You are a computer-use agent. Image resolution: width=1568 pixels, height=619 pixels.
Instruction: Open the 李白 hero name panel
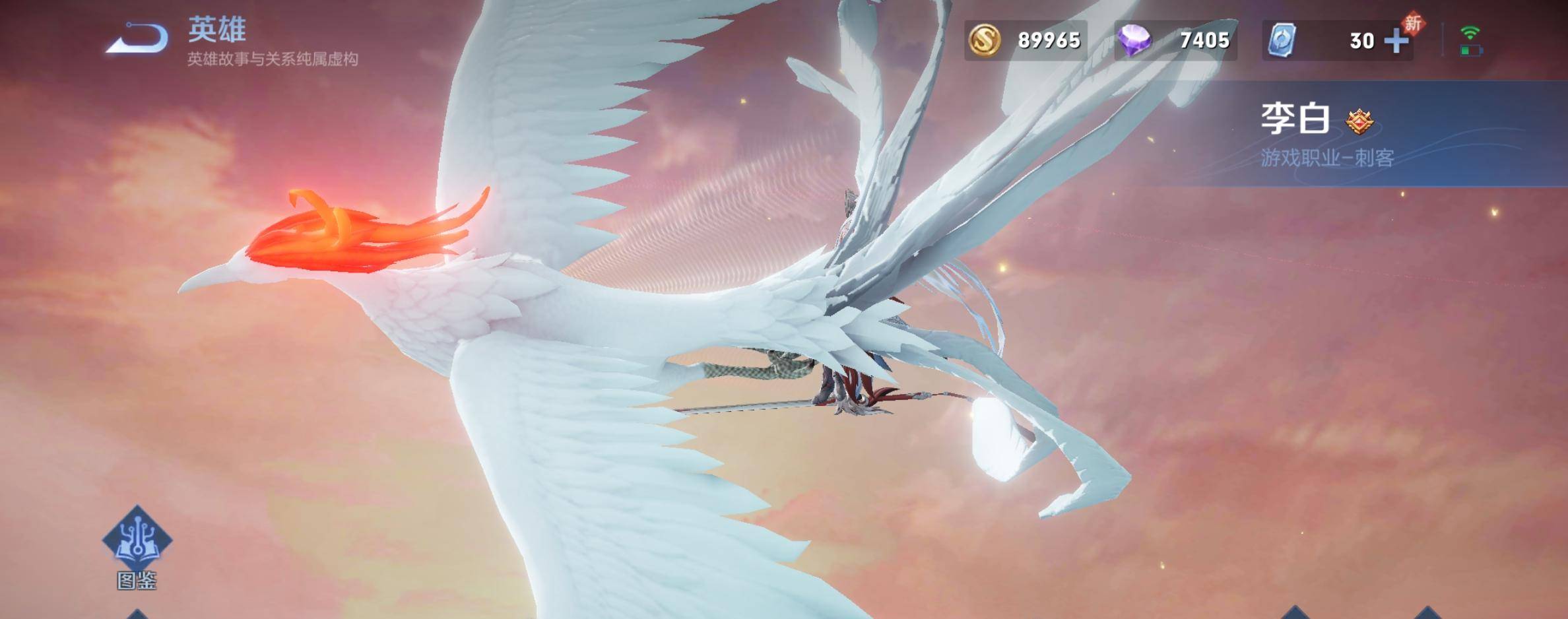pyautogui.click(x=1295, y=120)
